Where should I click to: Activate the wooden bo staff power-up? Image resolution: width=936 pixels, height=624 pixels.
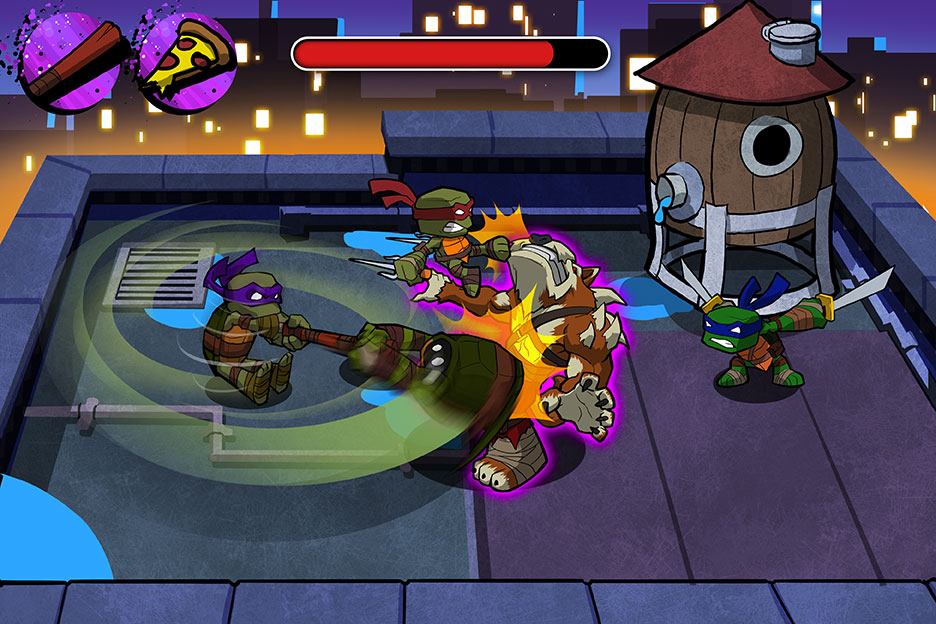(70, 60)
